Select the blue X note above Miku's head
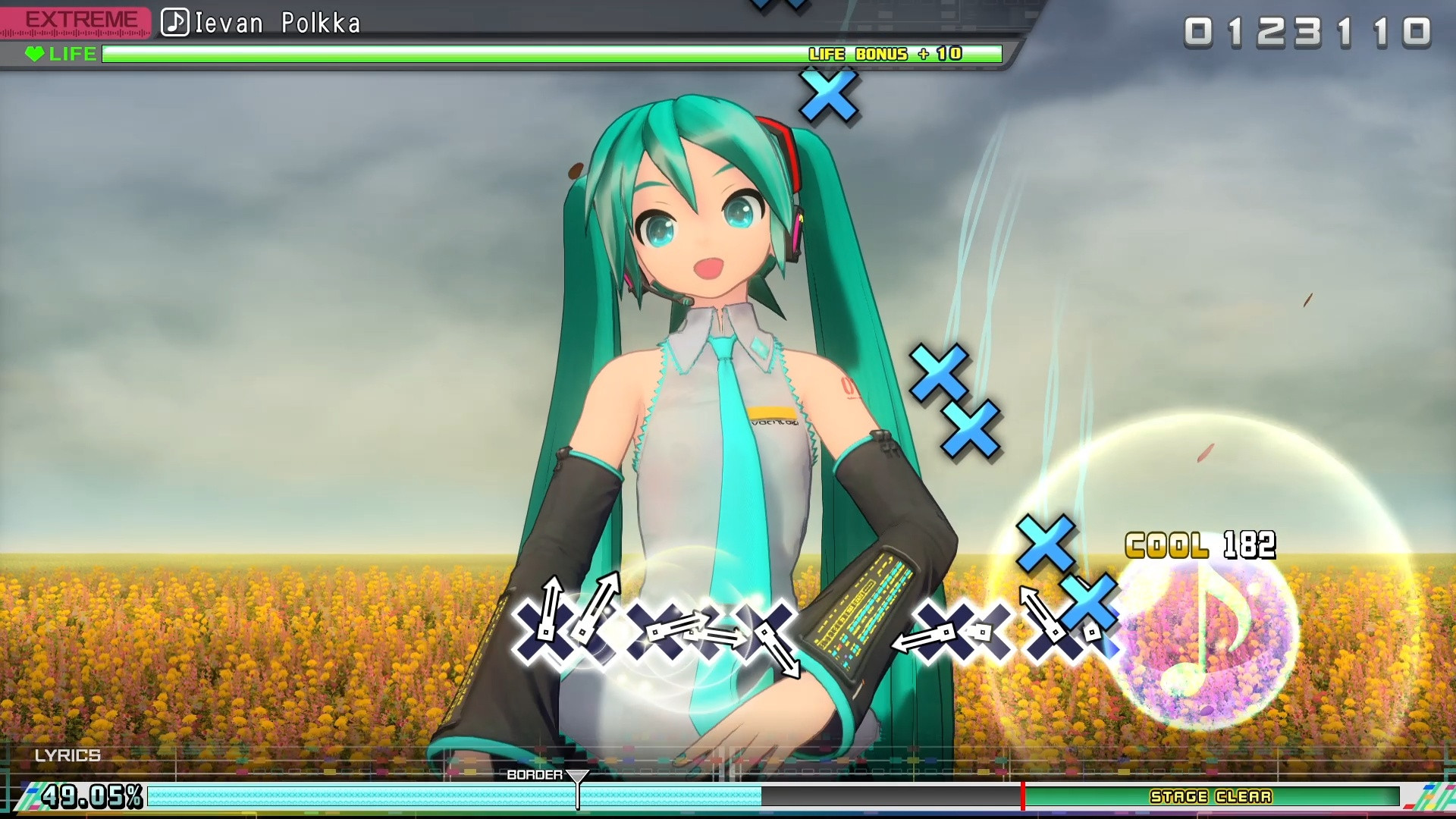Image resolution: width=1456 pixels, height=819 pixels. coord(827,96)
